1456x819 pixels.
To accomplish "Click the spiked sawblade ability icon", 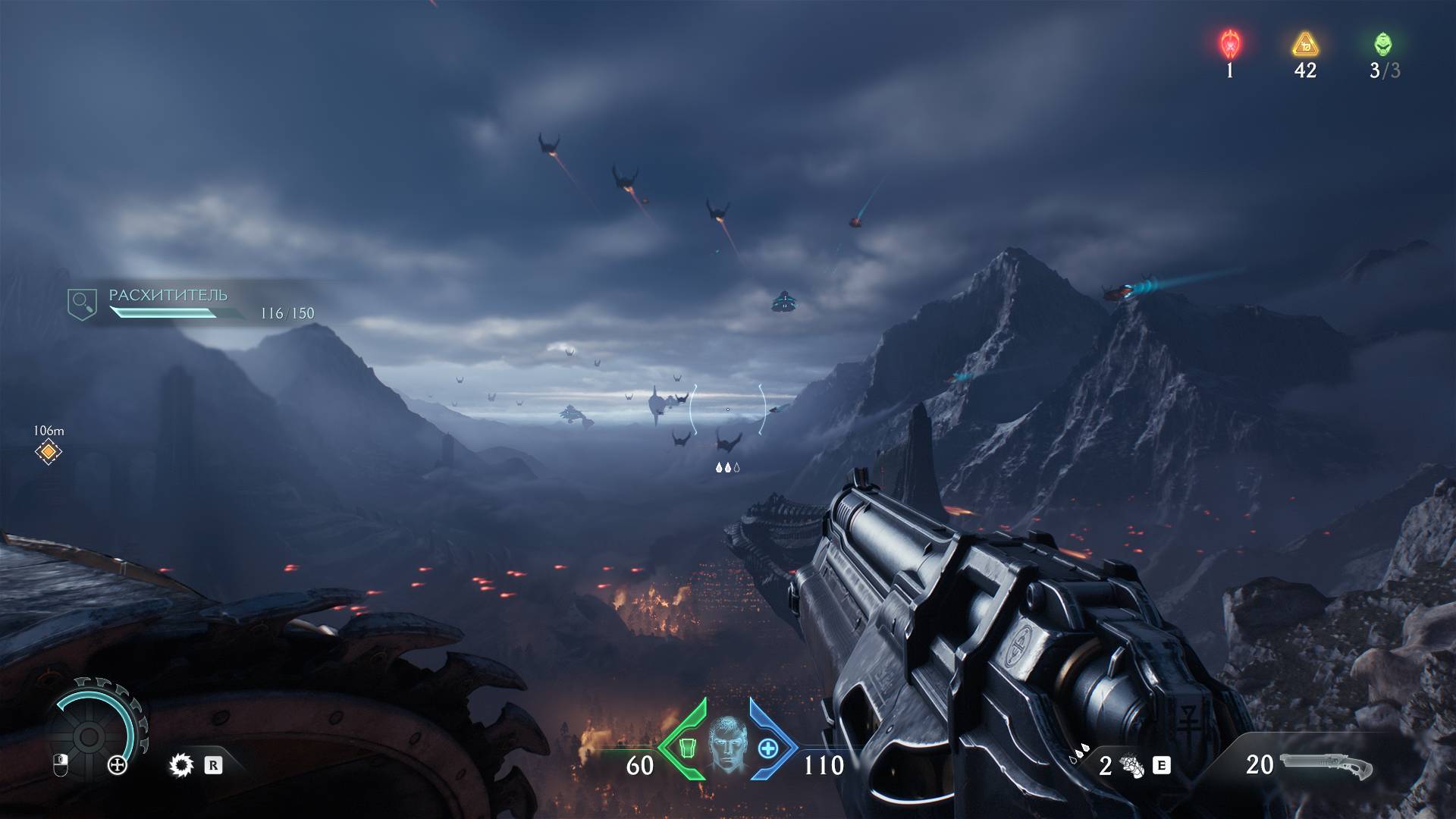I will tap(181, 766).
